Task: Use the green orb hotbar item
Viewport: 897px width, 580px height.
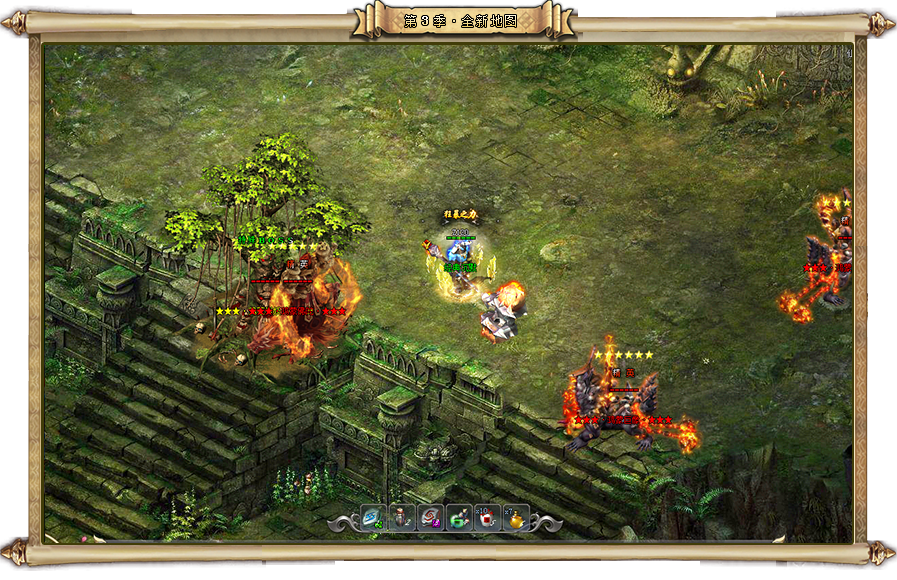Action: click(459, 517)
